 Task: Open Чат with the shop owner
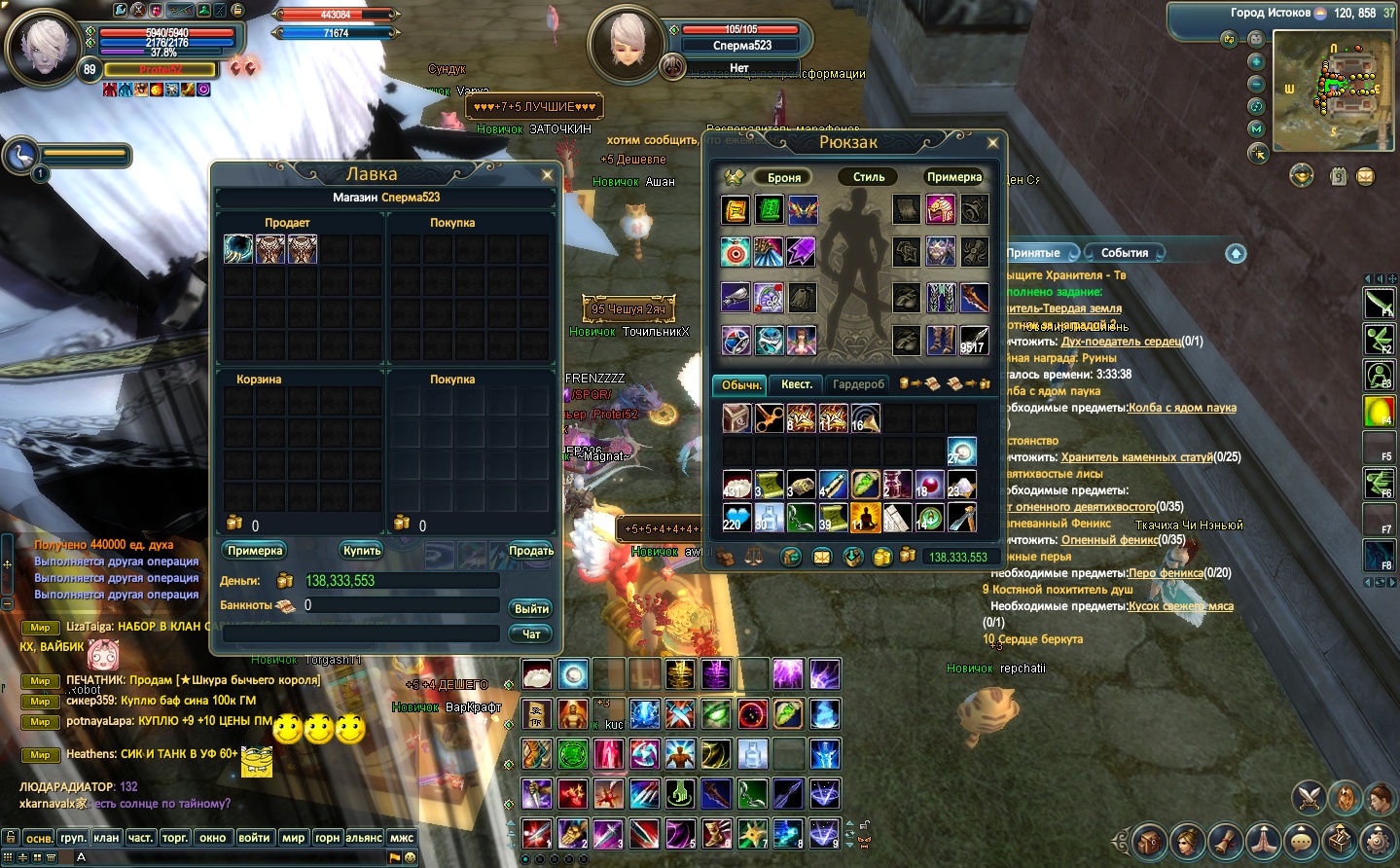click(x=531, y=633)
